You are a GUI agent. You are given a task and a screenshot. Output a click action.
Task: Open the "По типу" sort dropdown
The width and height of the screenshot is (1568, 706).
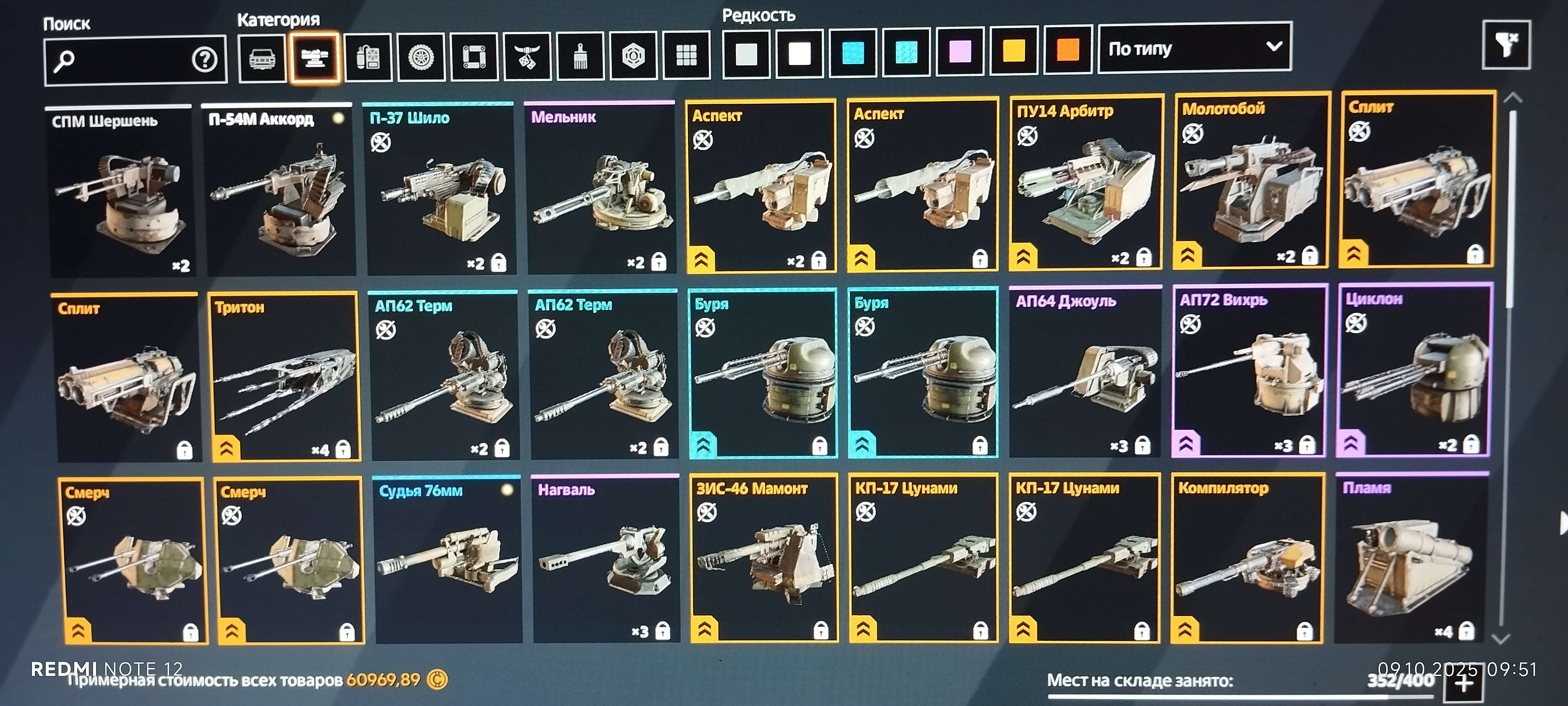(x=1194, y=48)
